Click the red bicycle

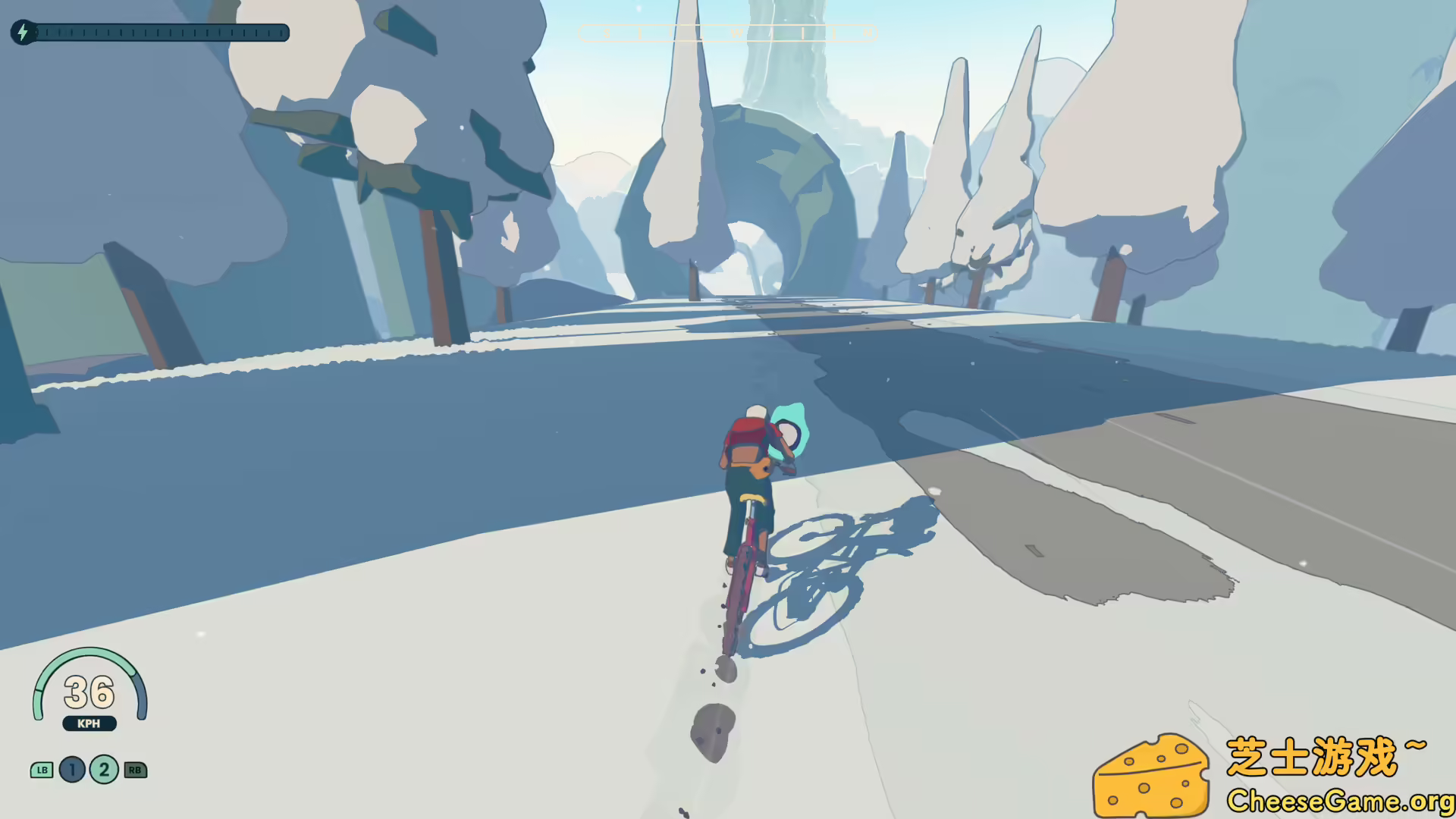point(747,576)
